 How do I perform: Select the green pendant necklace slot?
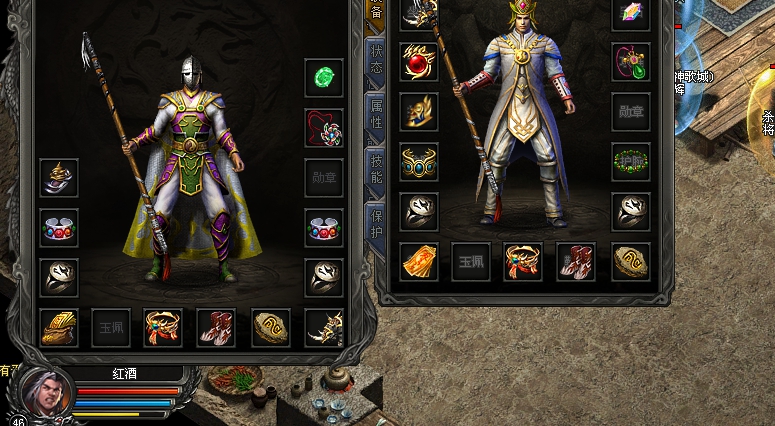(631, 62)
